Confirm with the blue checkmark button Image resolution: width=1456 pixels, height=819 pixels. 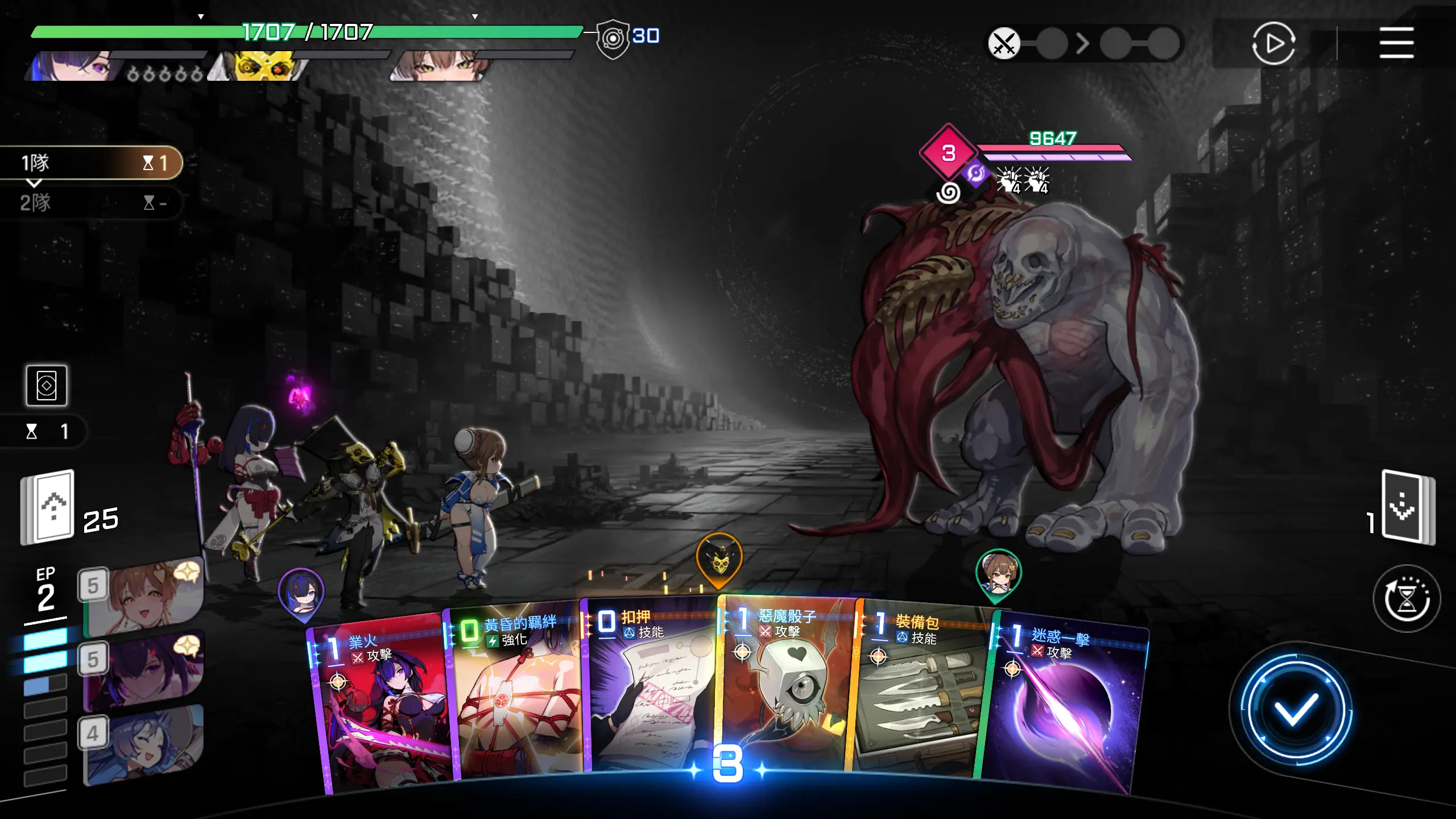[x=1296, y=710]
